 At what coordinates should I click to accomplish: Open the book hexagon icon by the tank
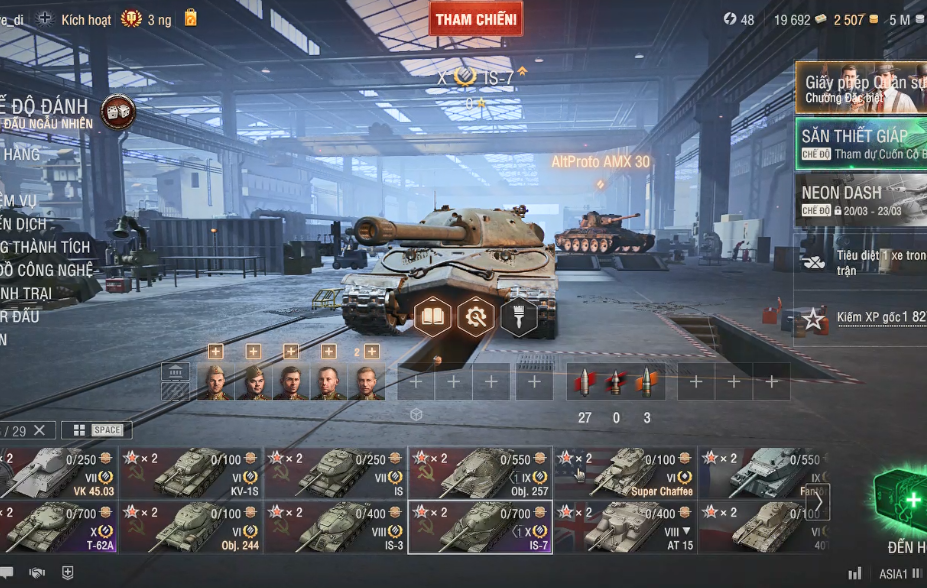click(x=434, y=317)
